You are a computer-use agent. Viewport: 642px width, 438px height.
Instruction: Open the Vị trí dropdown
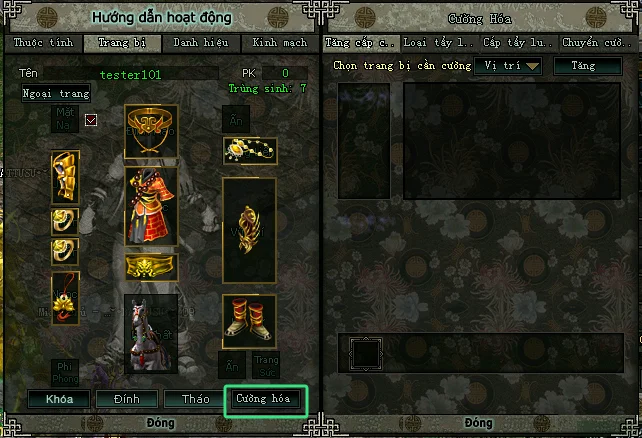tap(506, 66)
